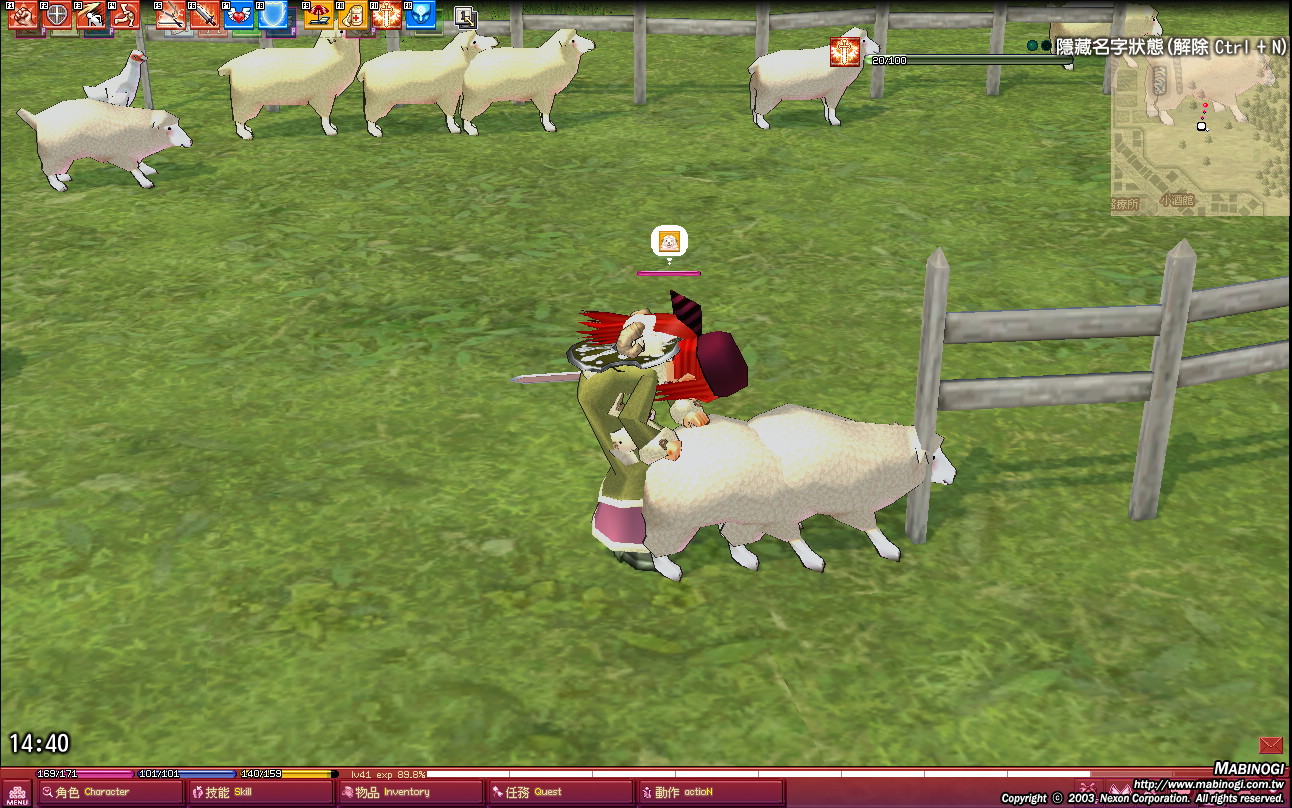
Task: Use the bandage first aid skill
Action: point(352,14)
